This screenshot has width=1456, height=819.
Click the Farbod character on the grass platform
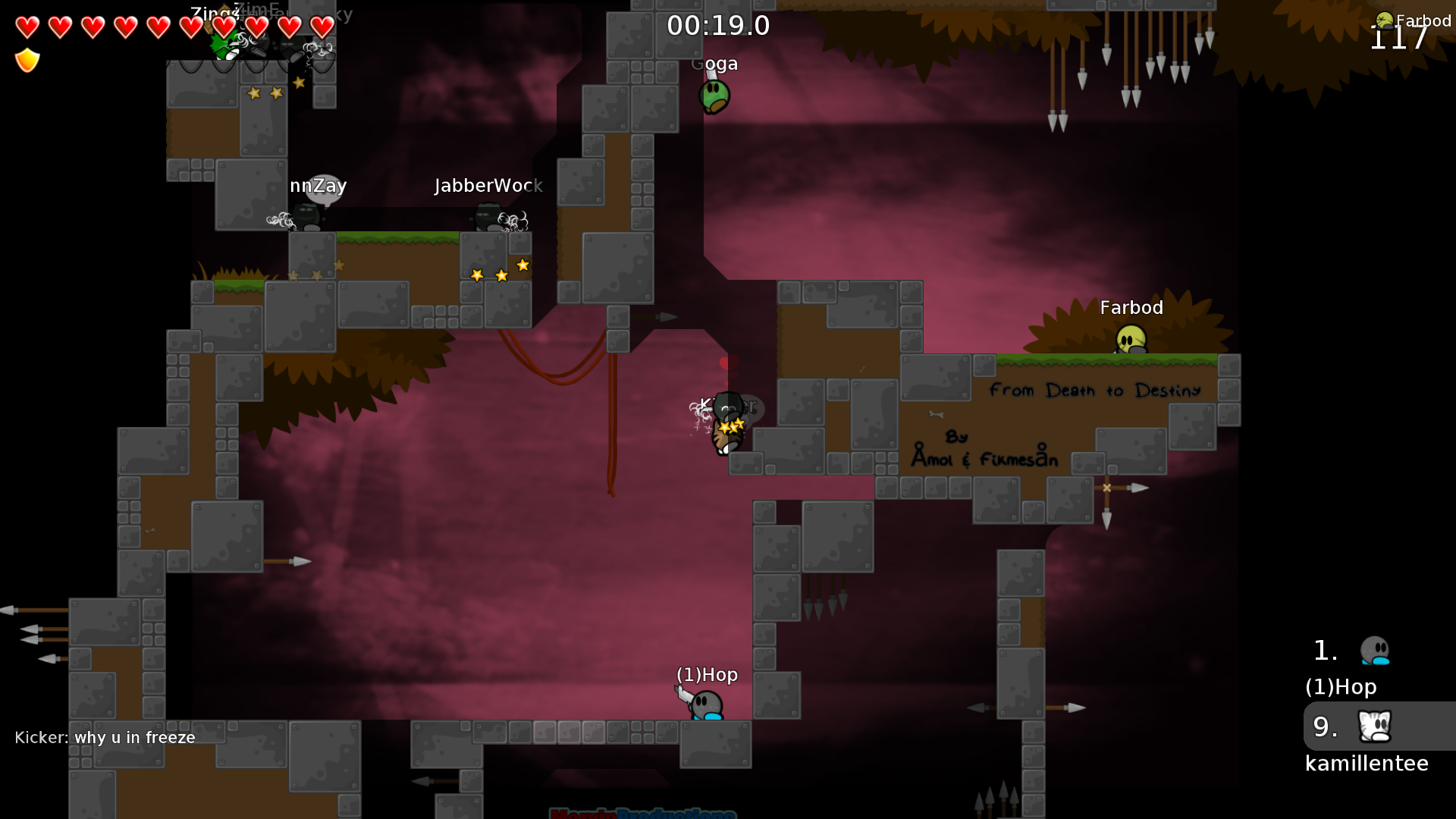pyautogui.click(x=1130, y=338)
